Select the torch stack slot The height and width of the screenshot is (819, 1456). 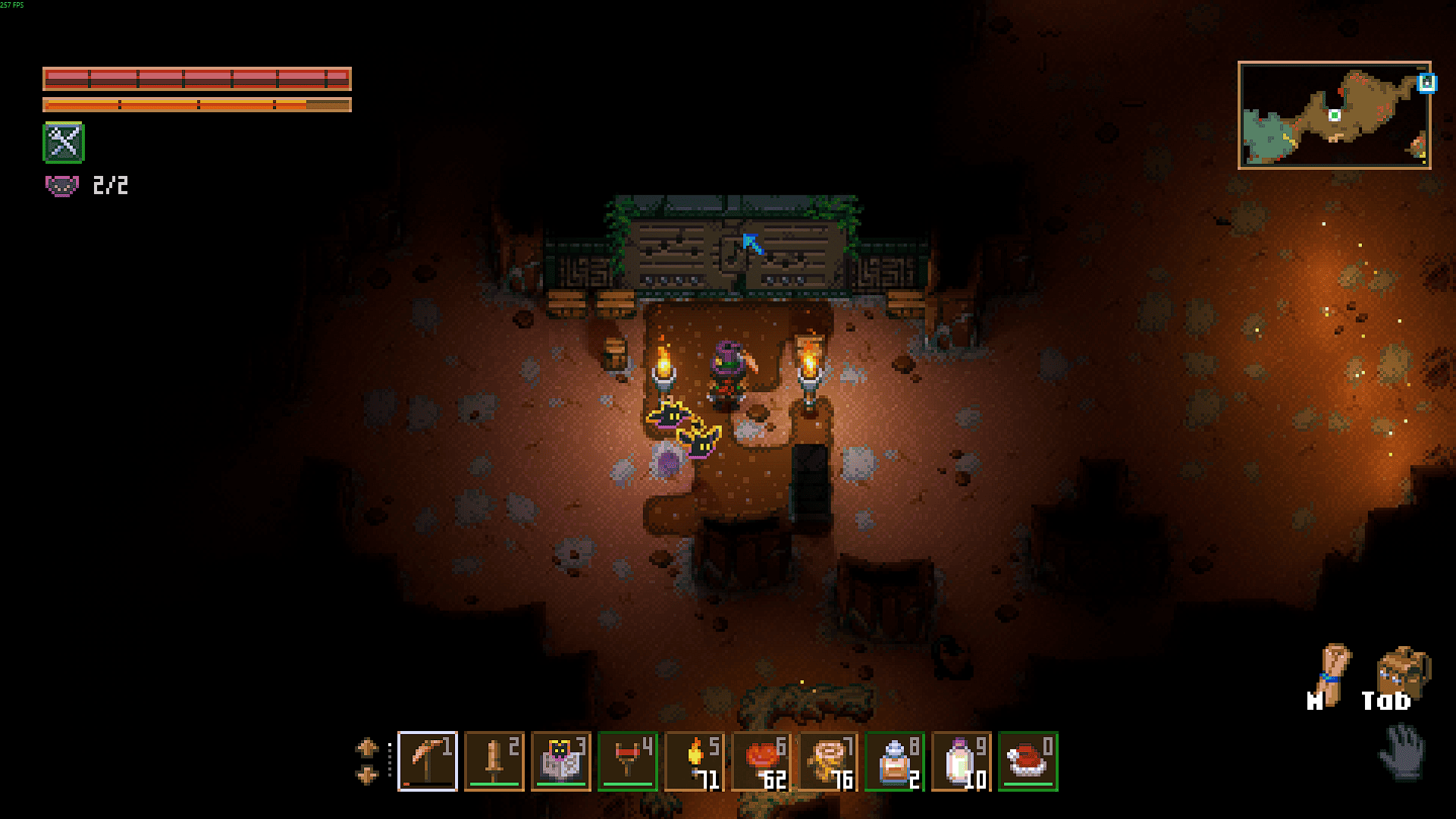pyautogui.click(x=694, y=761)
